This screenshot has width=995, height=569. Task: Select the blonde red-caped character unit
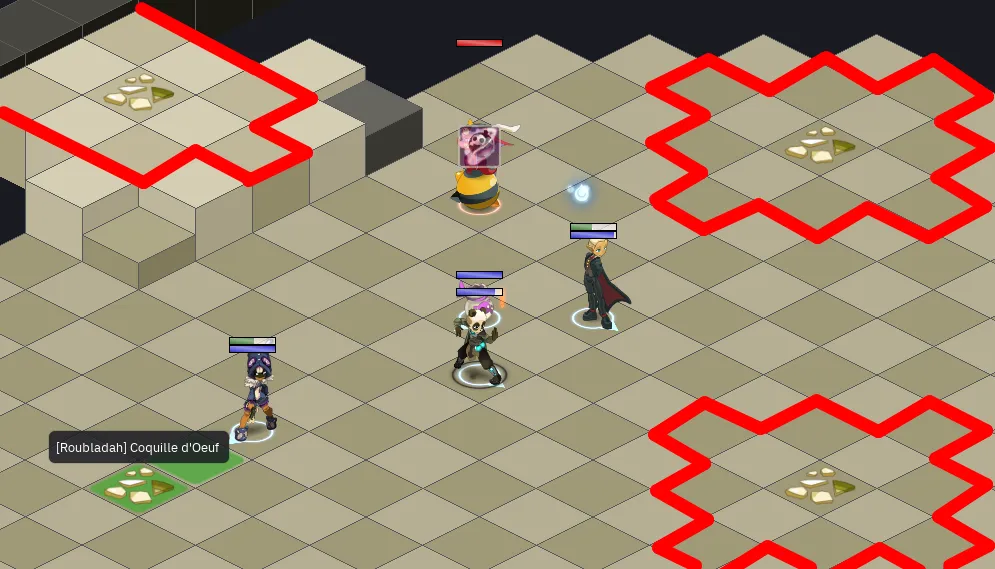[x=598, y=283]
